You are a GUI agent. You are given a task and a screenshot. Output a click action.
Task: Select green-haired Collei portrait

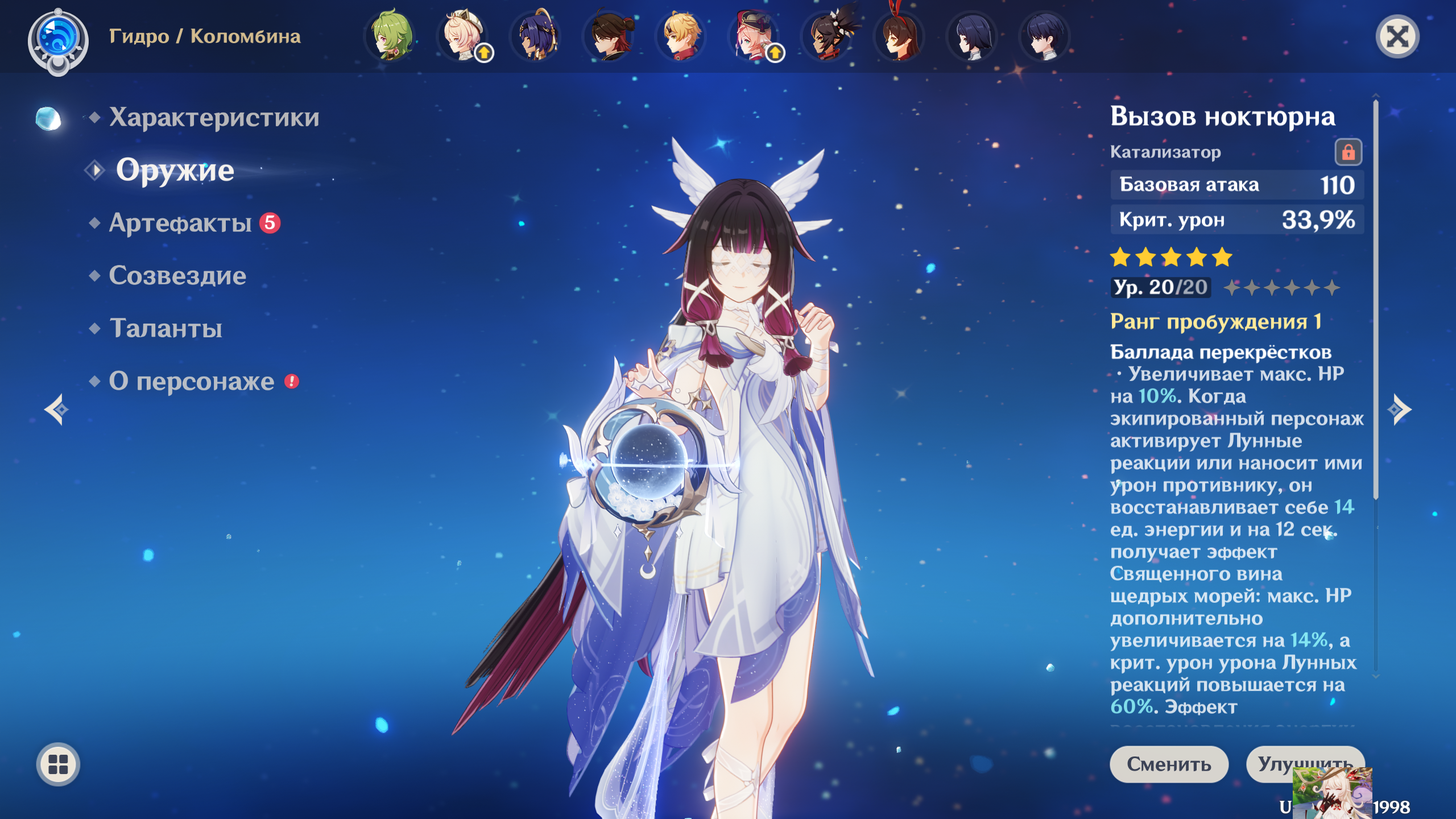click(391, 36)
